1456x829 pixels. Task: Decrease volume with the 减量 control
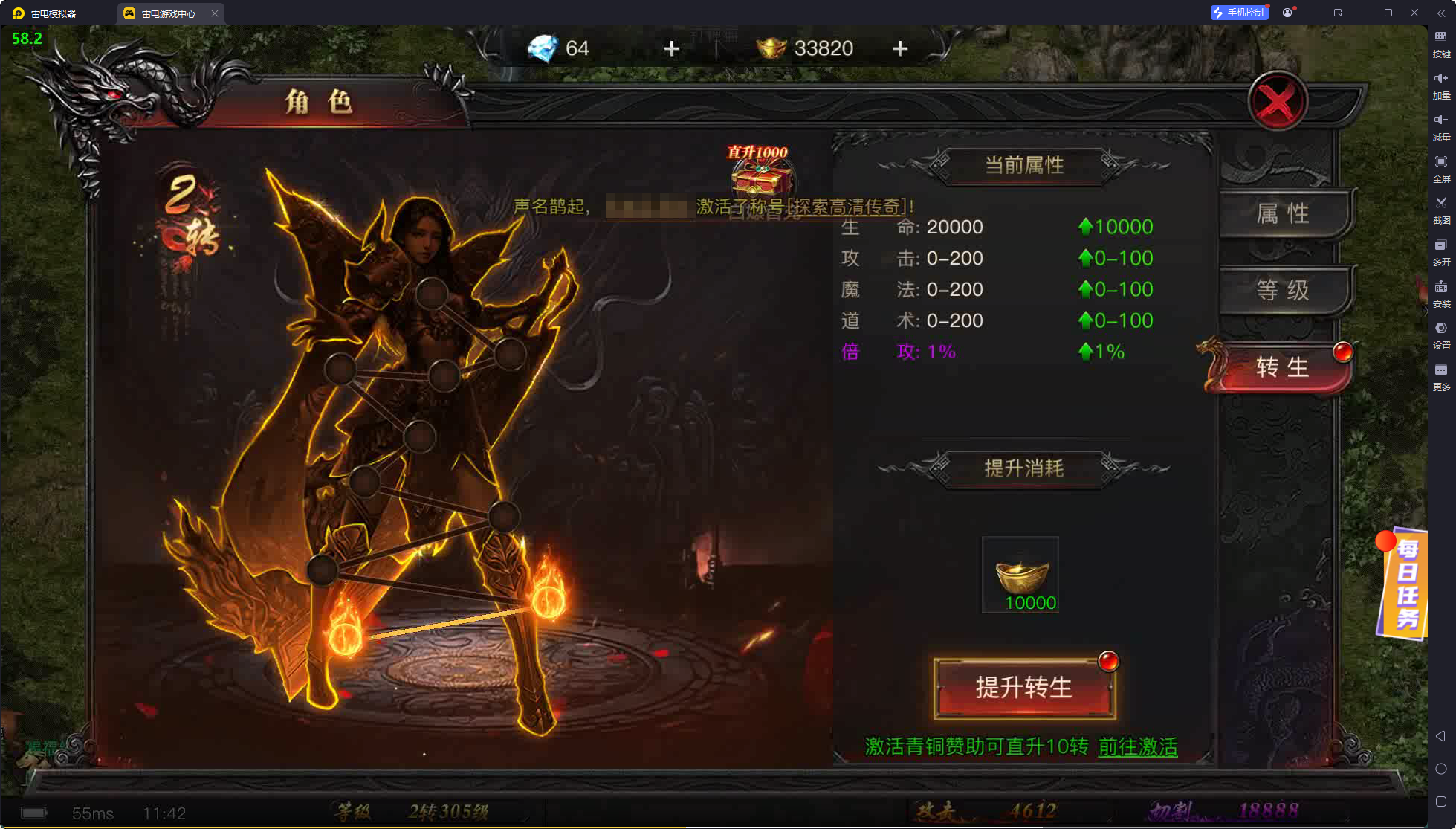1441,128
